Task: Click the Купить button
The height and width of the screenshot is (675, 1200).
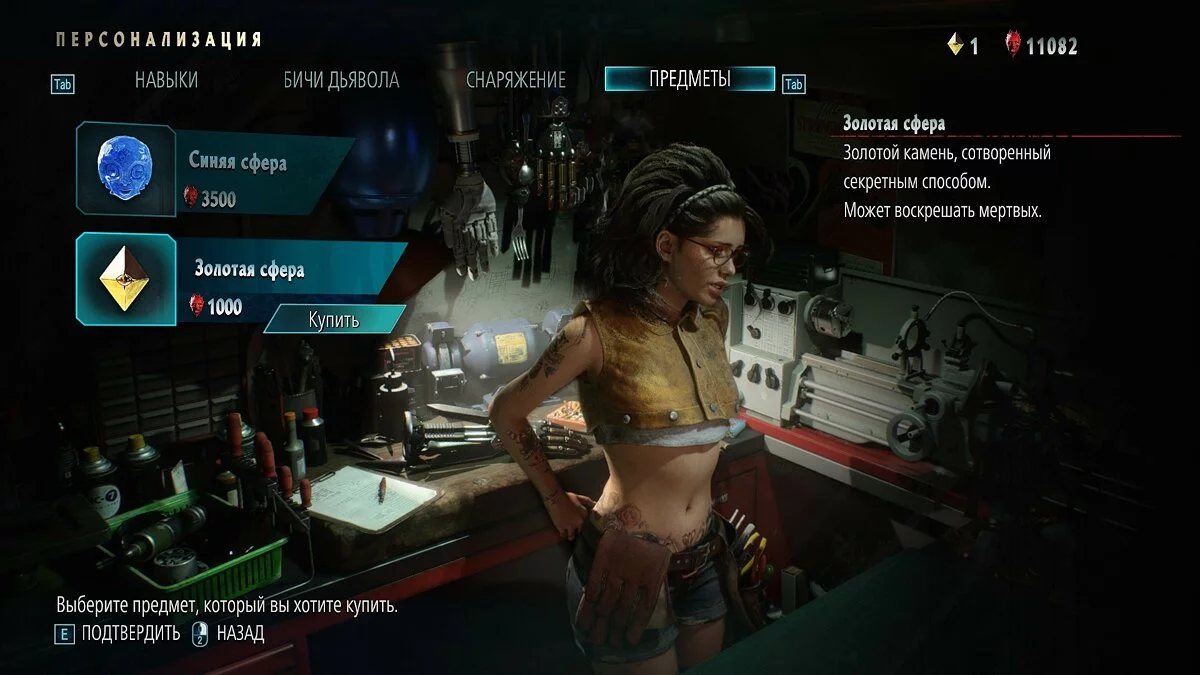Action: [x=334, y=320]
